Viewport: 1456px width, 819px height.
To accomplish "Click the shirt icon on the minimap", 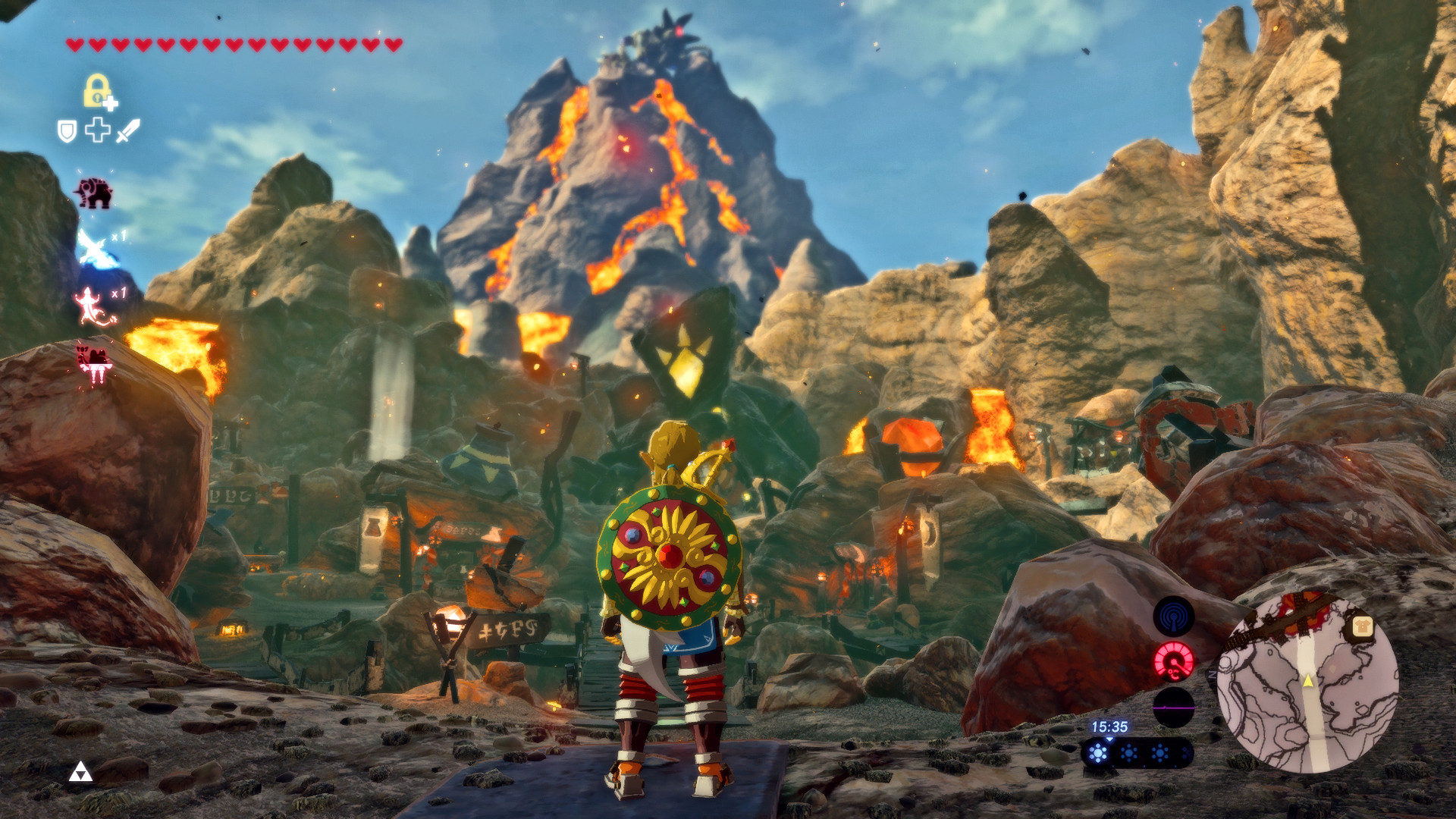I will 1363,626.
